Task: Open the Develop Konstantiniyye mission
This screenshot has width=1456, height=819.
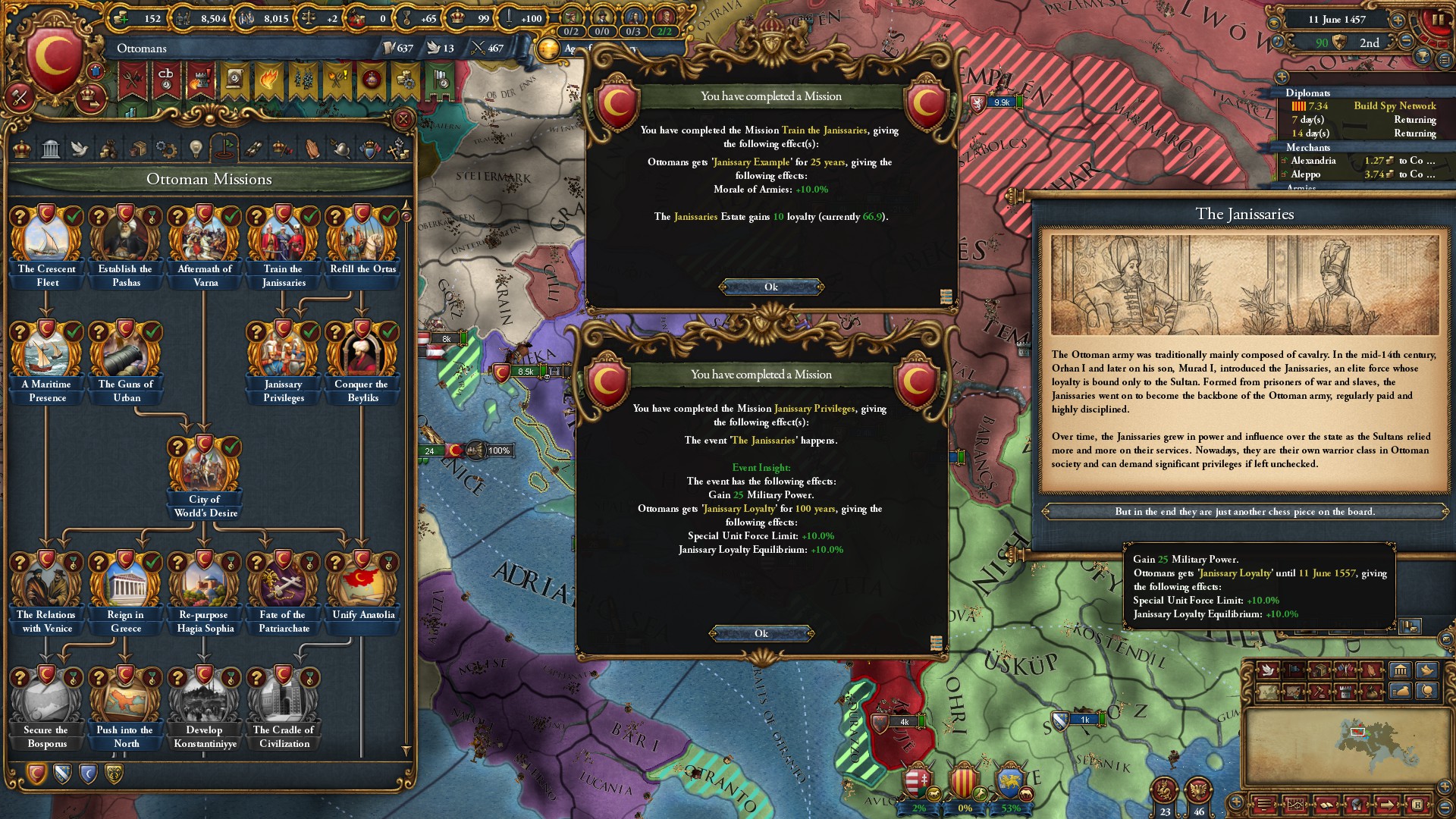Action: [x=205, y=702]
